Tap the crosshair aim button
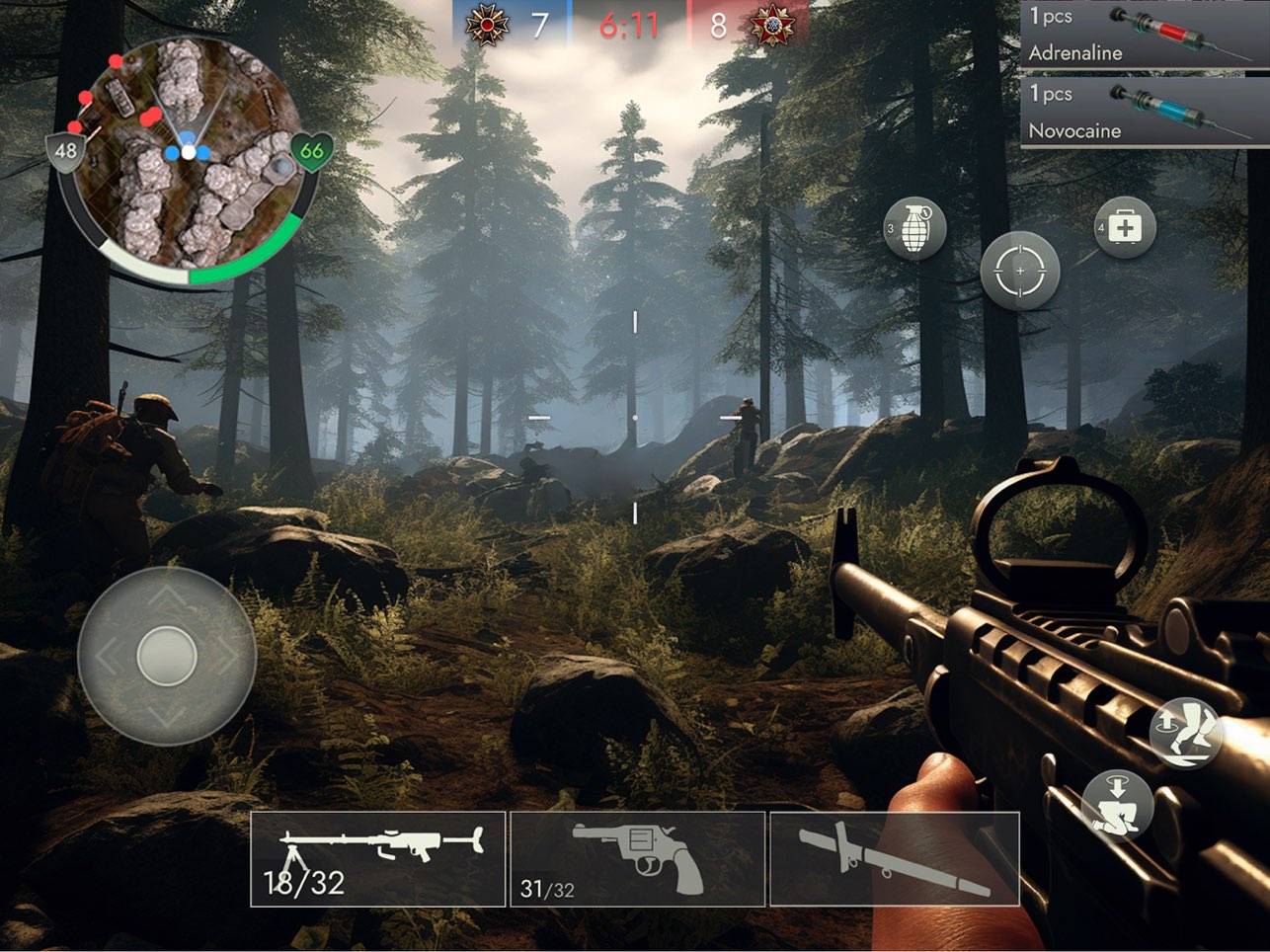The height and width of the screenshot is (952, 1270). pos(1019,271)
